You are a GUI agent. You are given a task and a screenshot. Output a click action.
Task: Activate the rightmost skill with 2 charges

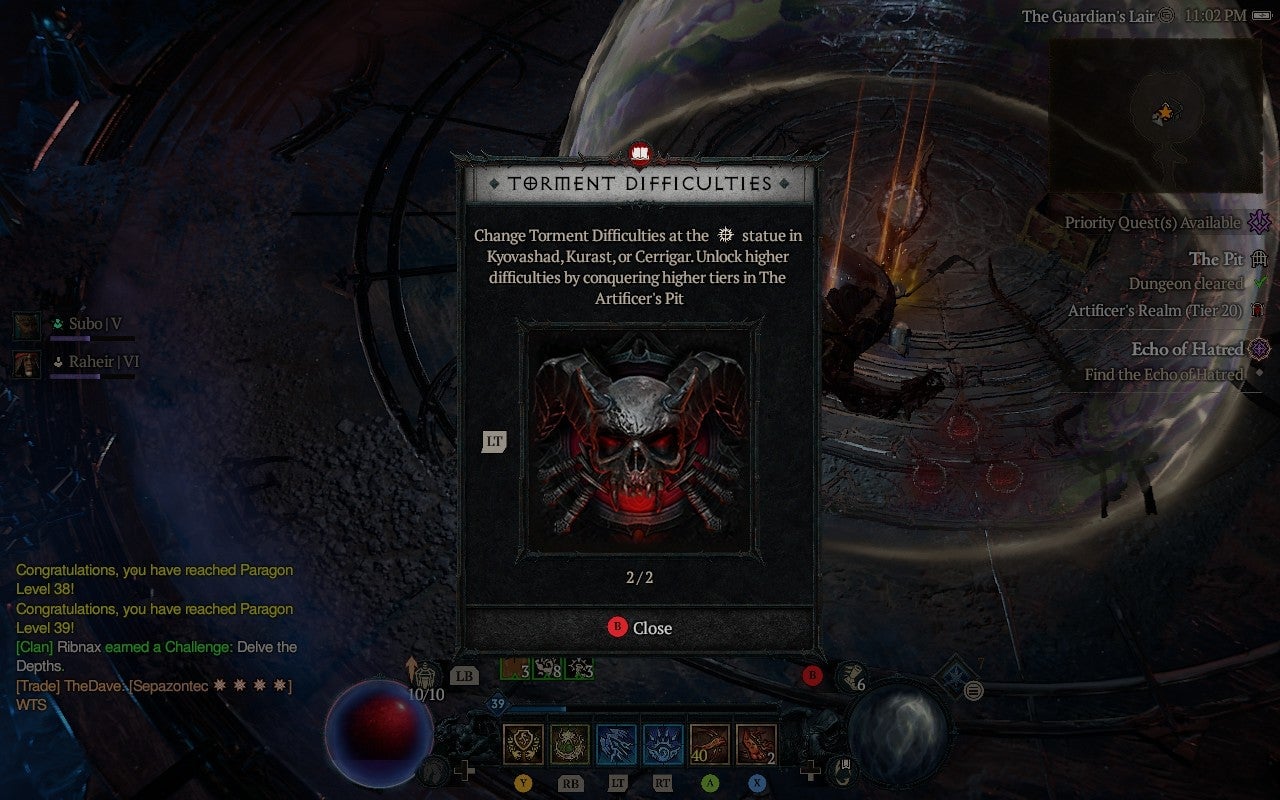(x=756, y=745)
